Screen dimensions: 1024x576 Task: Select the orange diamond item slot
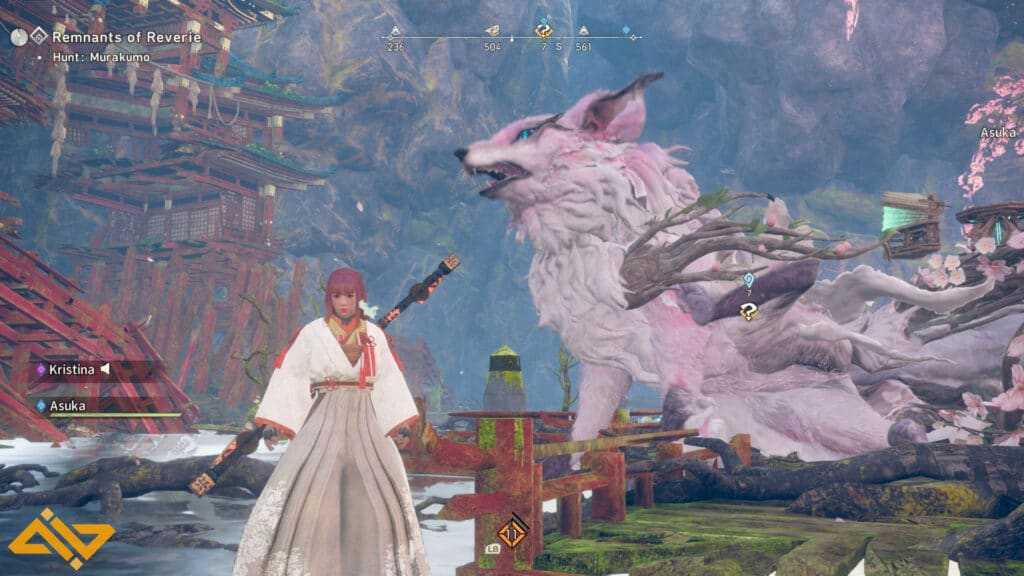click(x=514, y=529)
